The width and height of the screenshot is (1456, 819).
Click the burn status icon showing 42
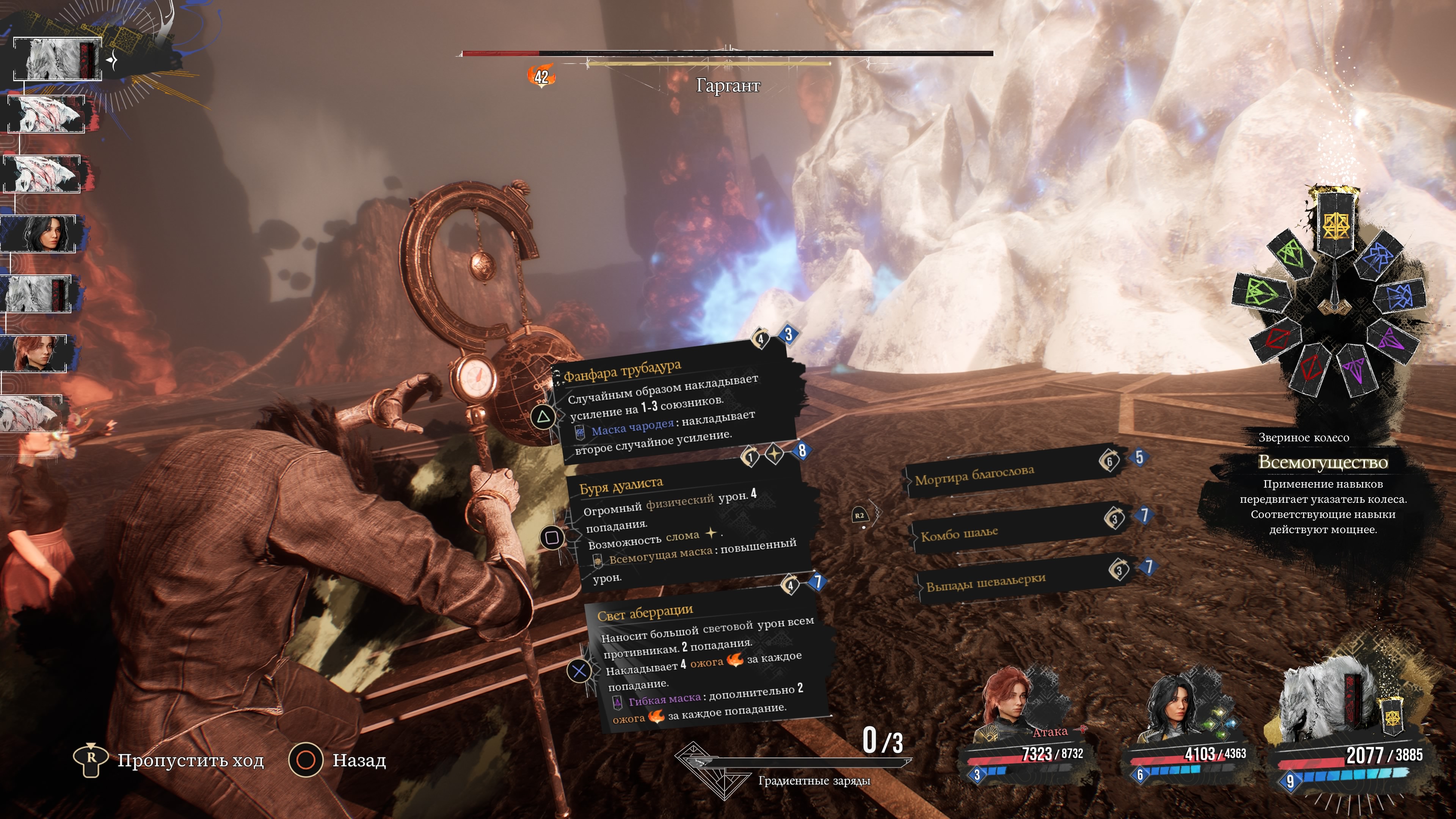(x=541, y=76)
